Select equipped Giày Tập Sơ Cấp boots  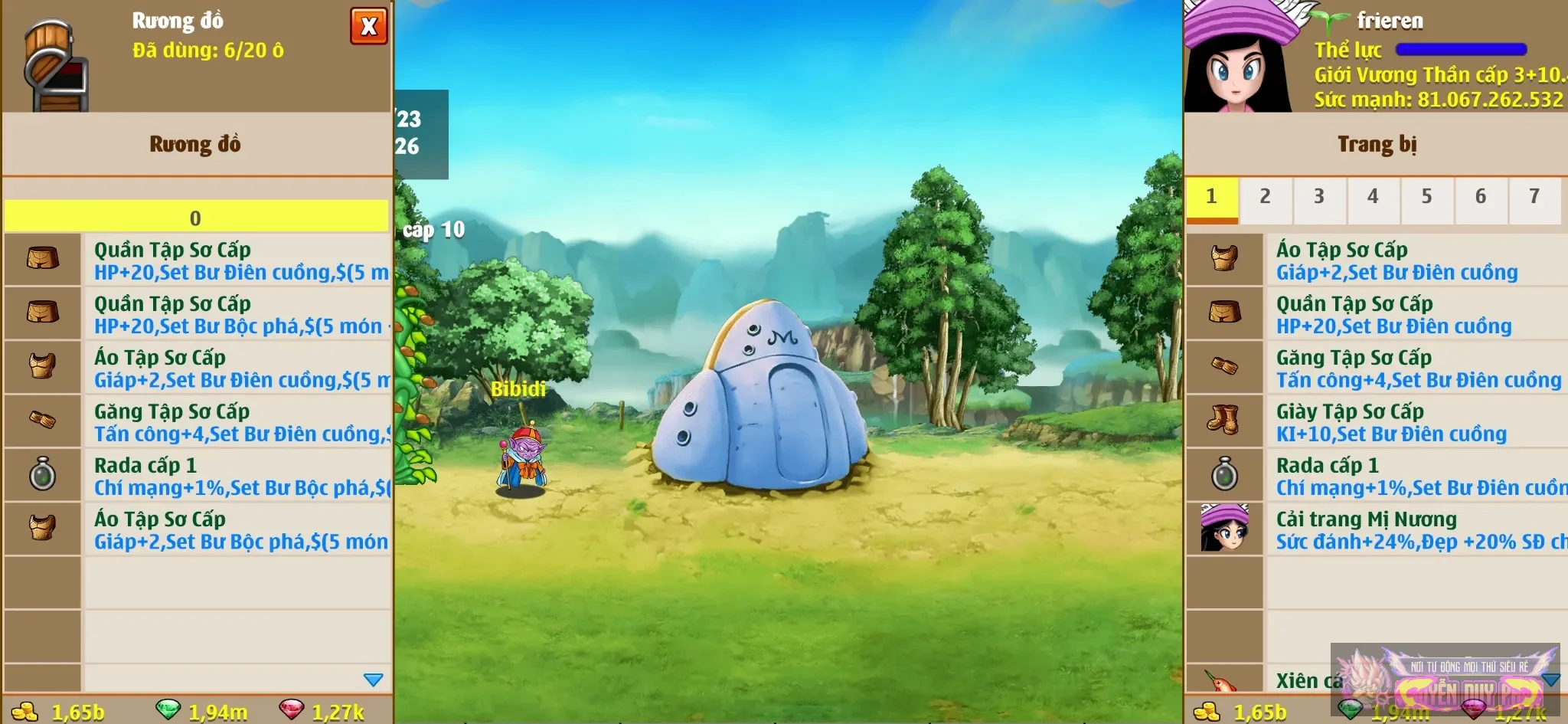(x=1416, y=422)
